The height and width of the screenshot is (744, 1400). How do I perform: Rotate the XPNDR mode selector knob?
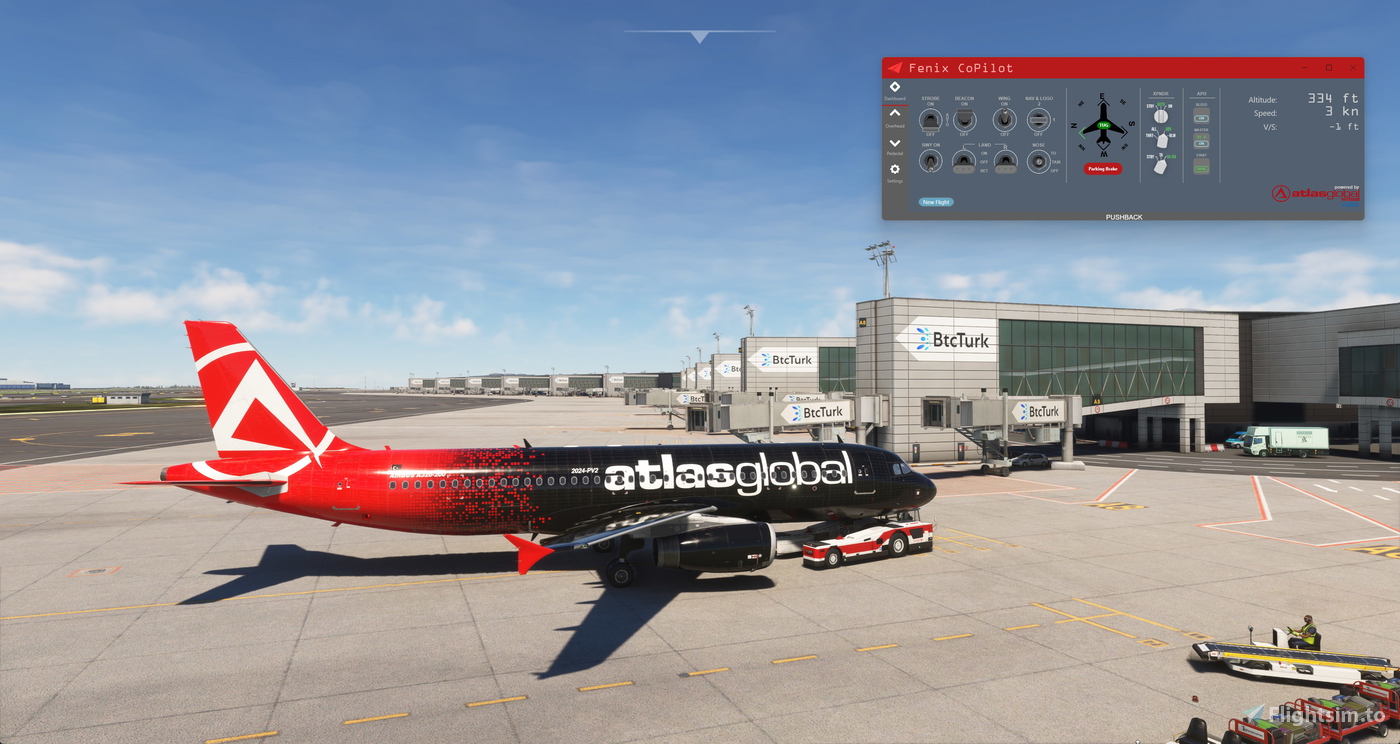[x=1161, y=115]
